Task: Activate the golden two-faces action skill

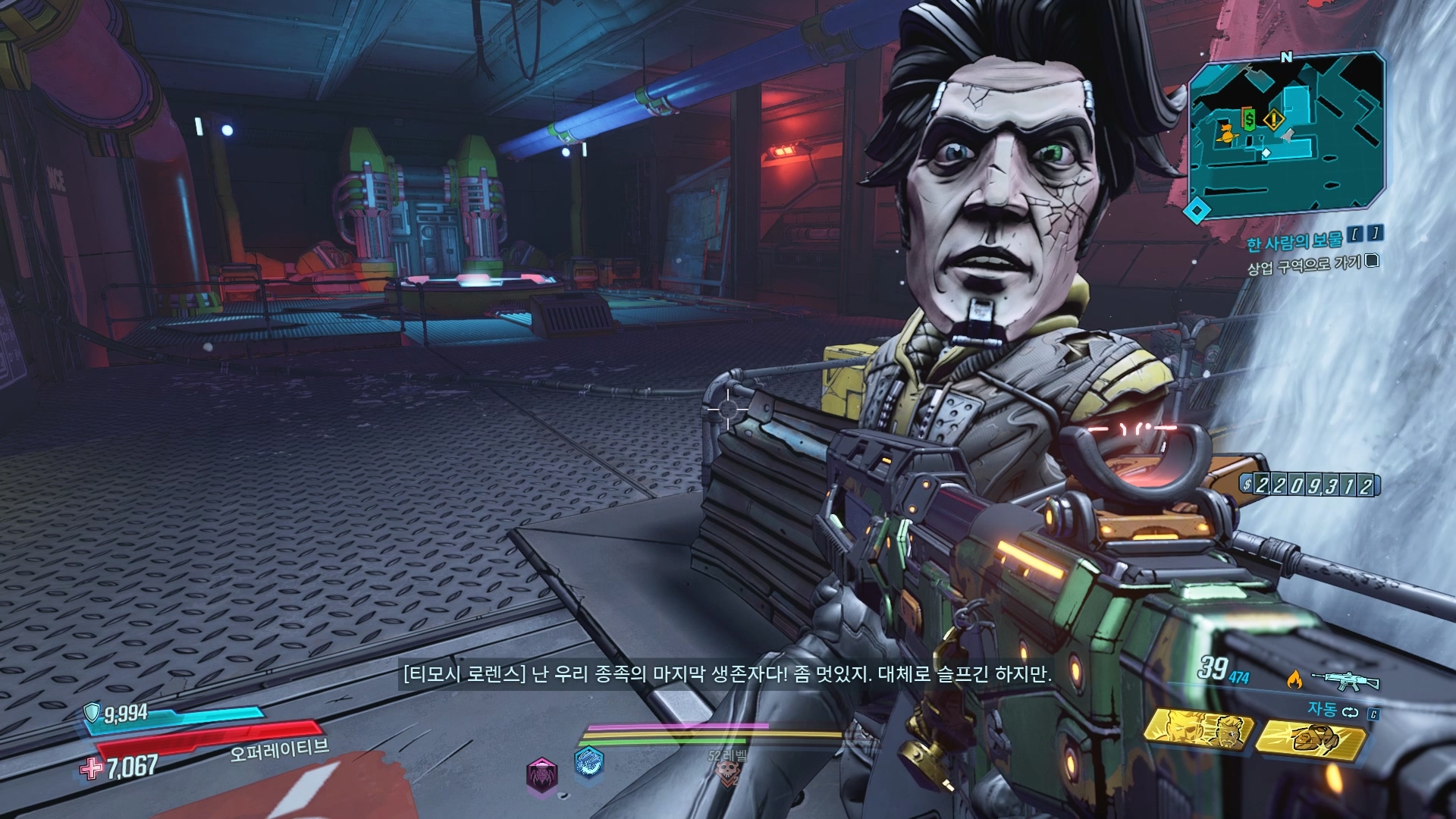Action: 1199,731
